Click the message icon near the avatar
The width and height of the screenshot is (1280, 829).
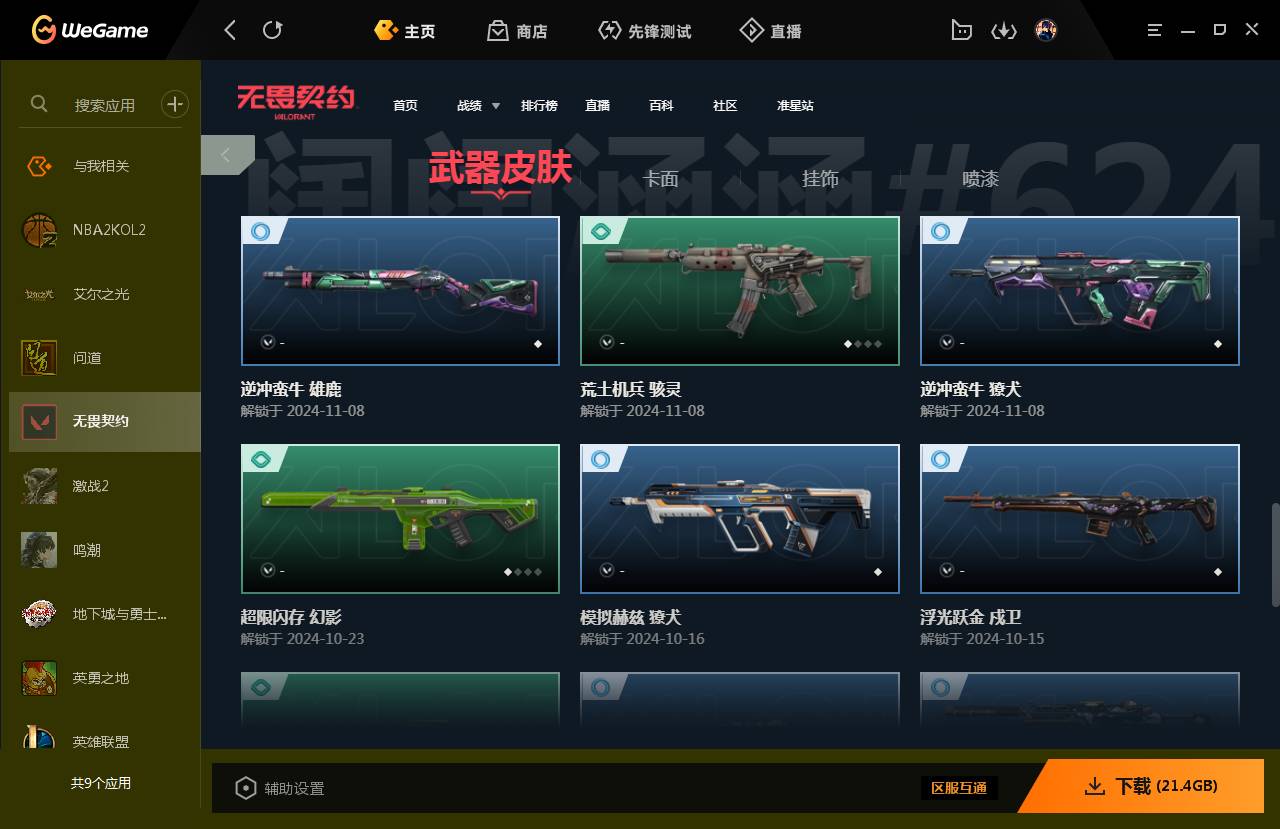pyautogui.click(x=961, y=30)
